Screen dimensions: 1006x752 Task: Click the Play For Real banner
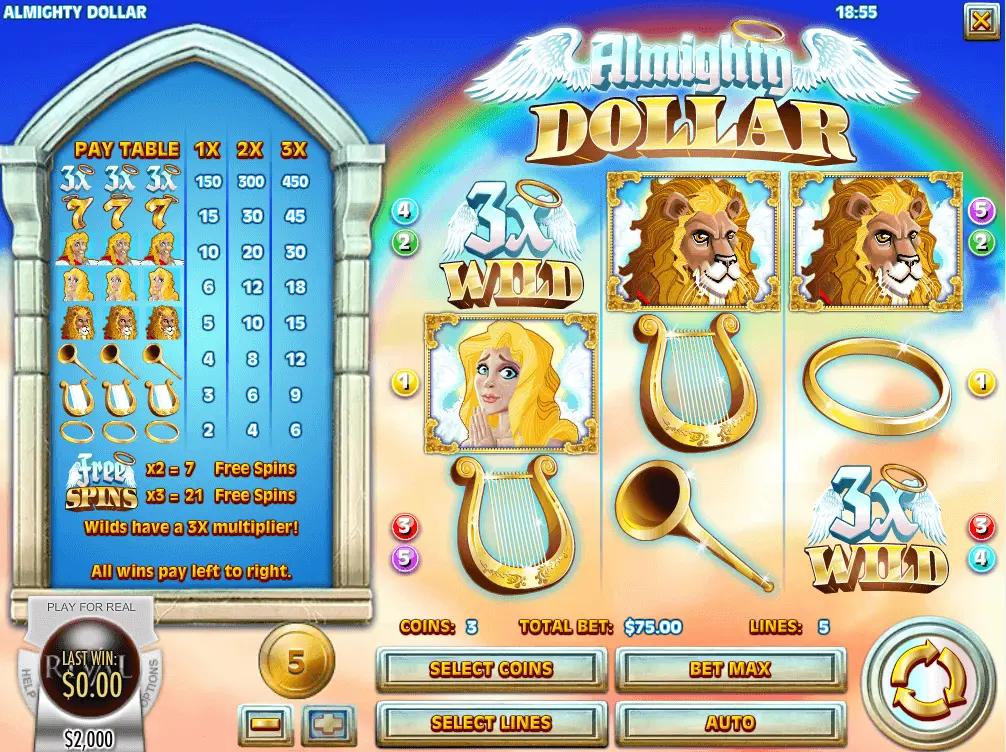click(x=91, y=607)
